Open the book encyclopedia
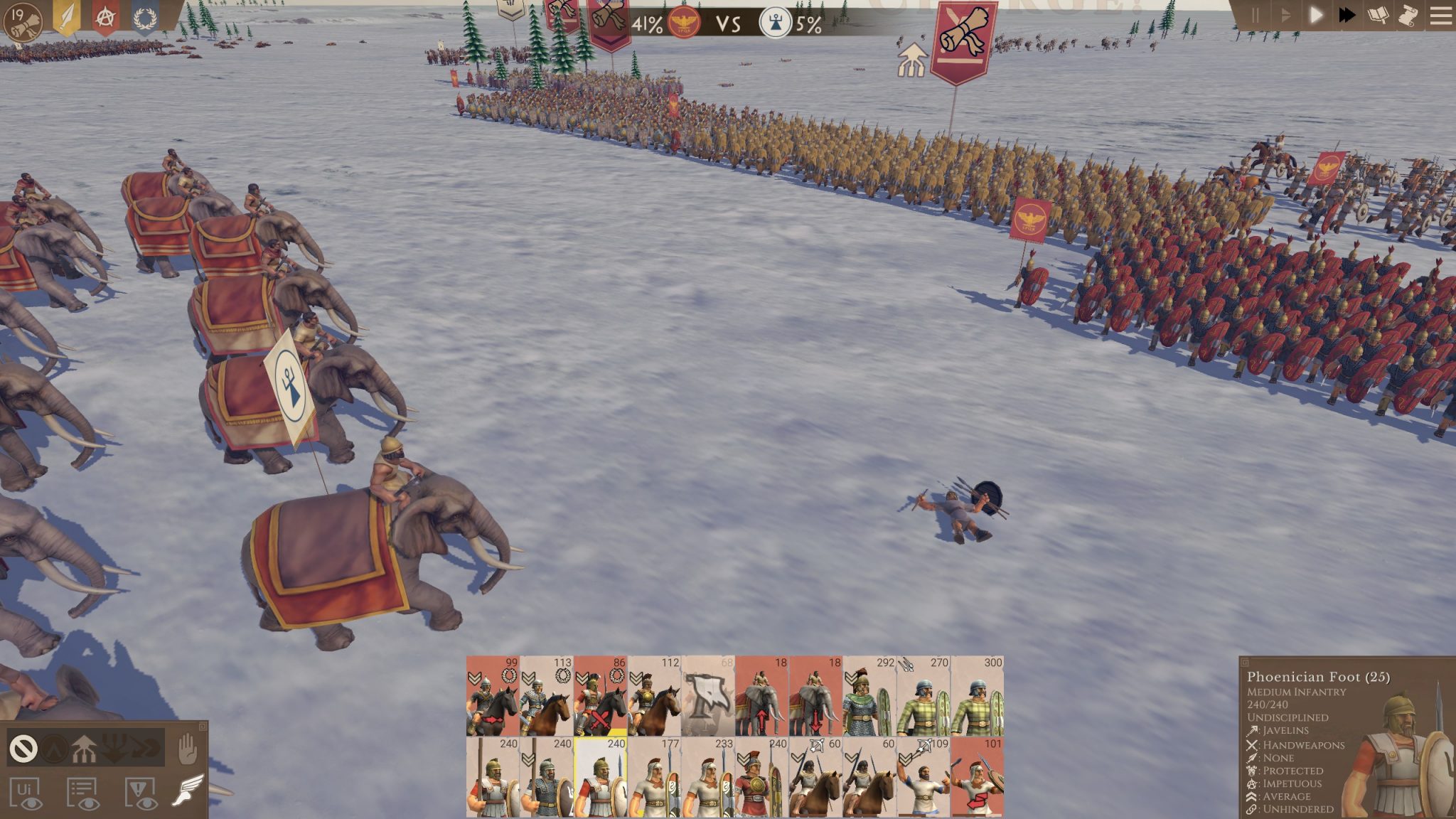Image resolution: width=1456 pixels, height=819 pixels. [x=1378, y=16]
